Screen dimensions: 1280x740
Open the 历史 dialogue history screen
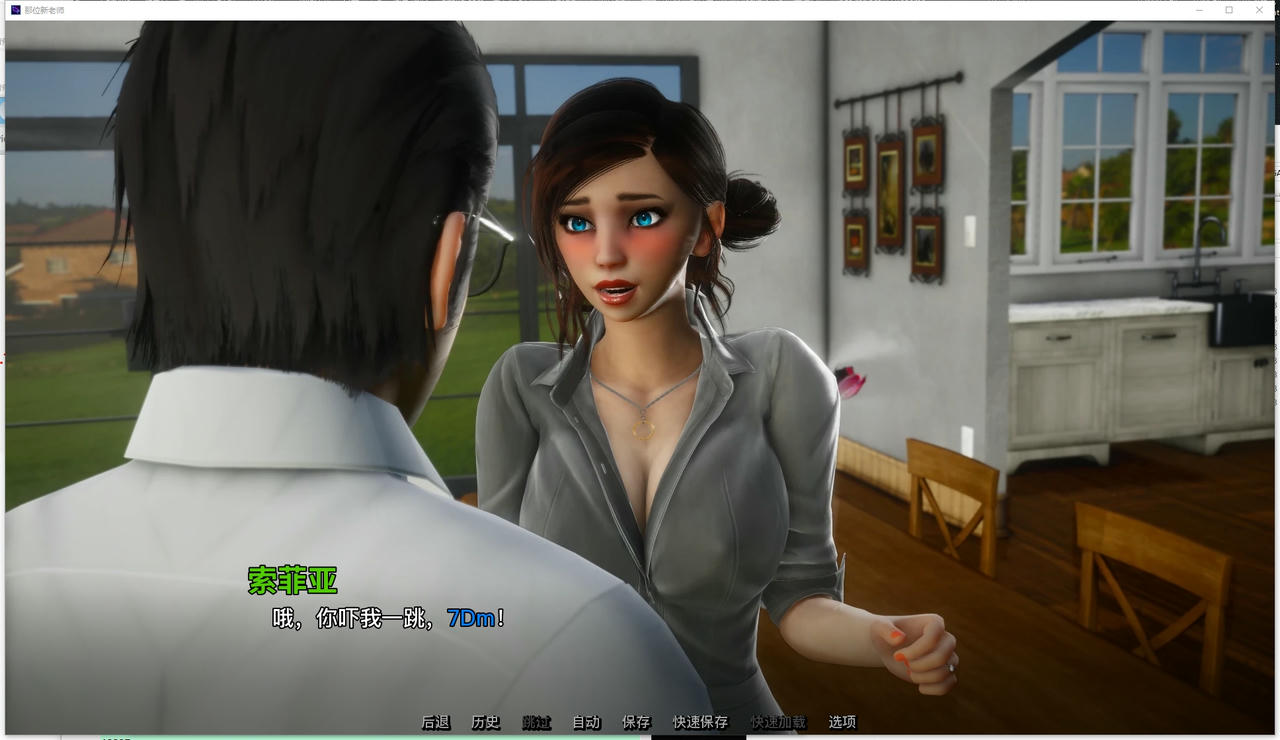pos(486,721)
